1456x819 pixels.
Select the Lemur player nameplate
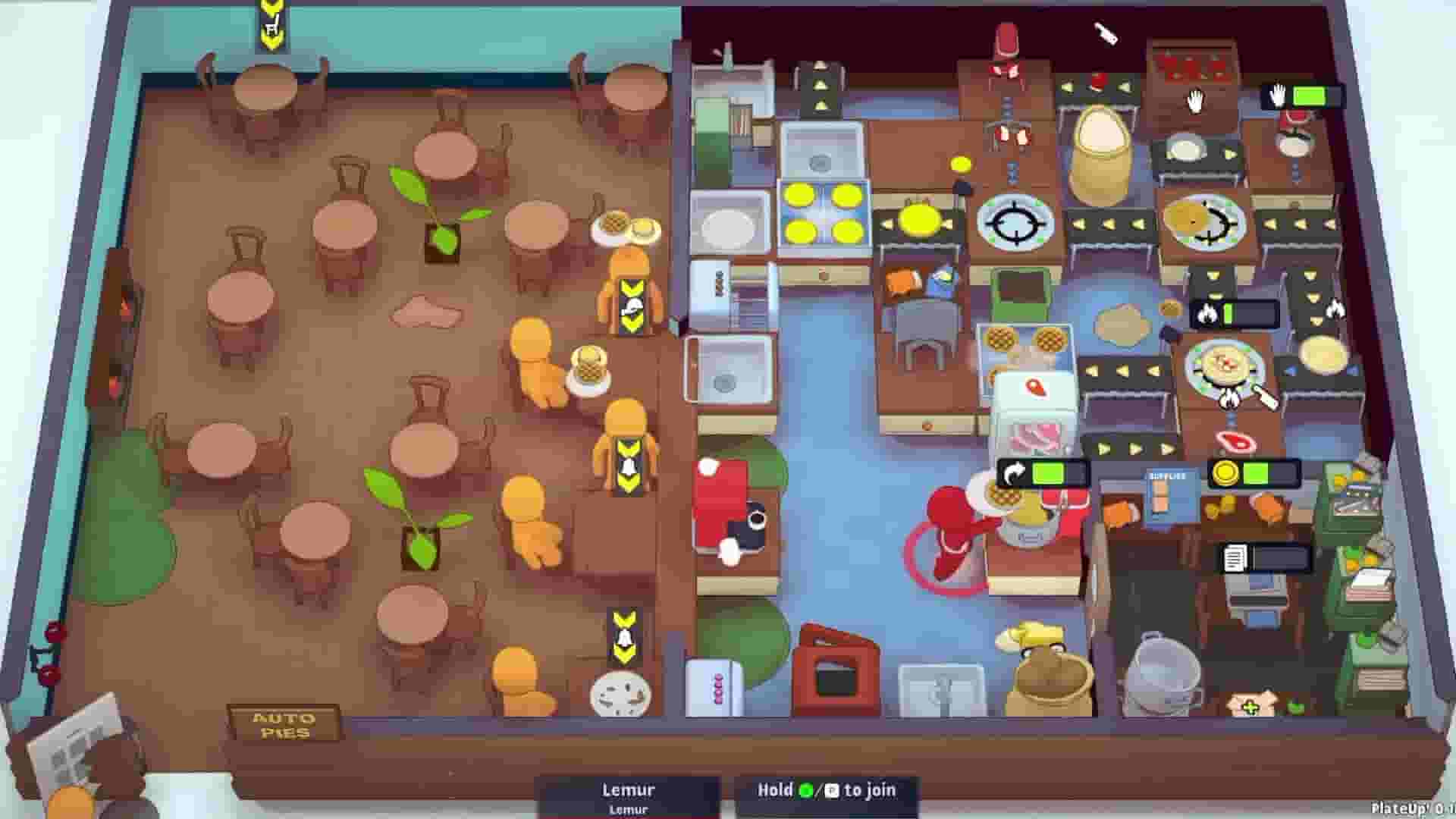(629, 790)
